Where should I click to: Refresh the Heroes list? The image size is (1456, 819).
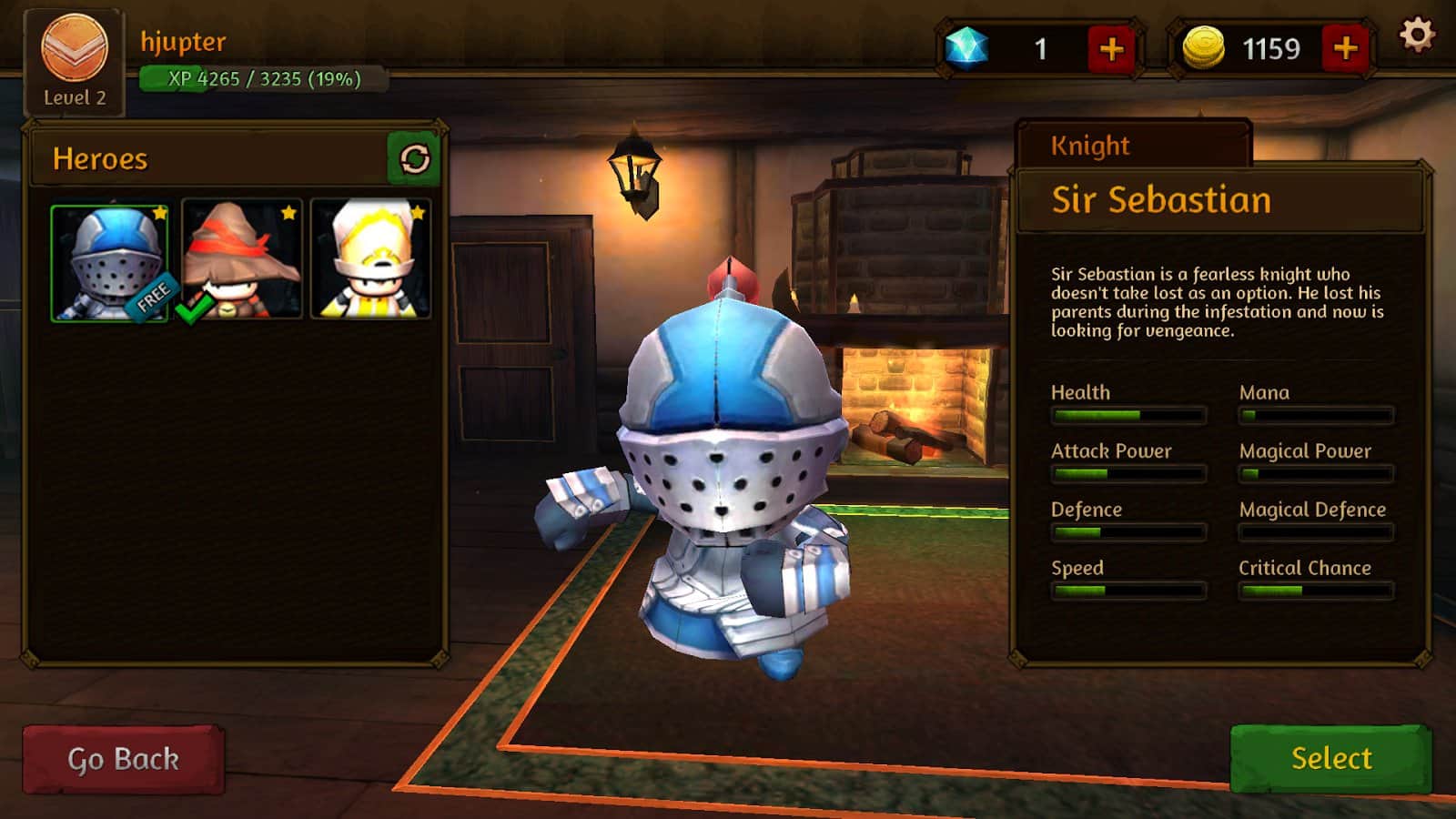(414, 159)
